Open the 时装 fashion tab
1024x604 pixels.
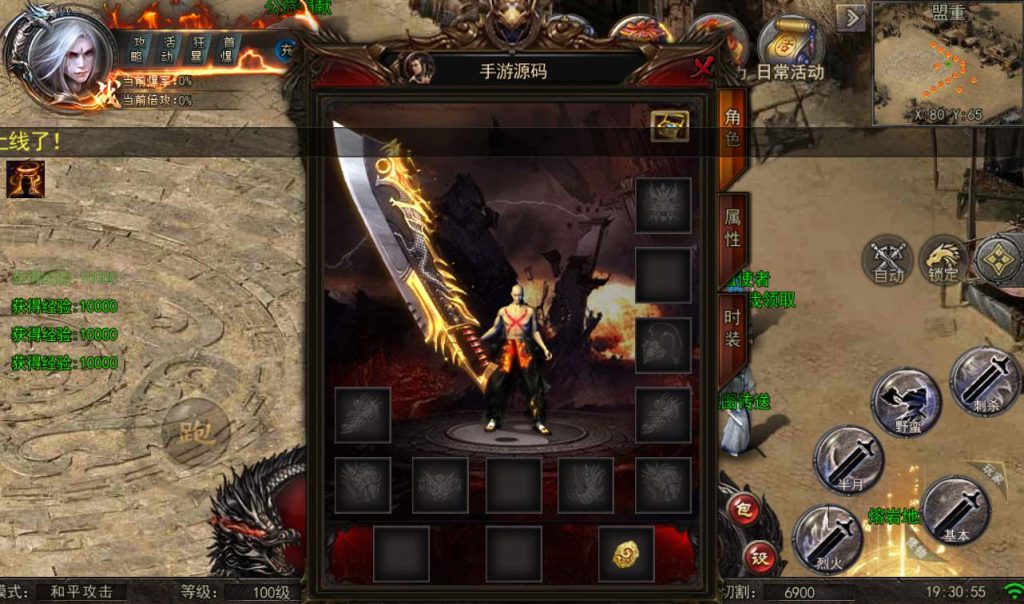[x=732, y=328]
